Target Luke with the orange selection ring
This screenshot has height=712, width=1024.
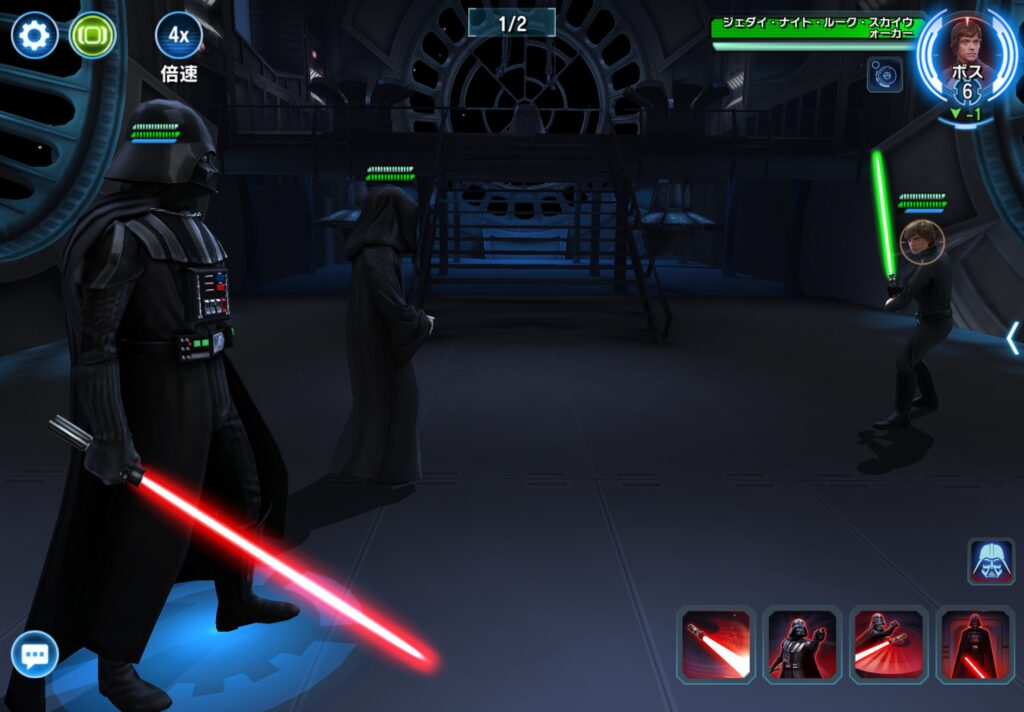click(921, 242)
